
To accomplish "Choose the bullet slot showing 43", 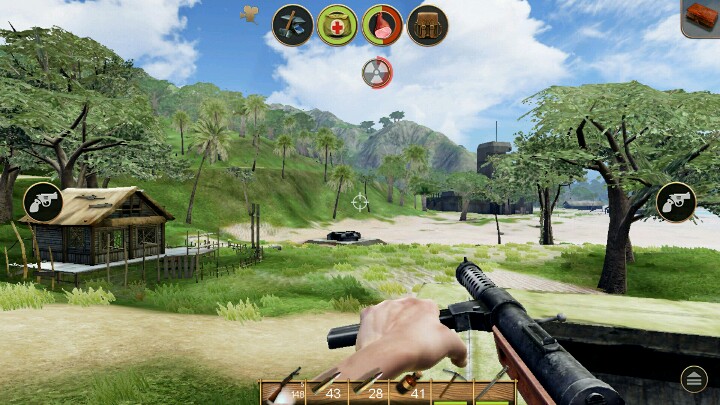I will [327, 392].
